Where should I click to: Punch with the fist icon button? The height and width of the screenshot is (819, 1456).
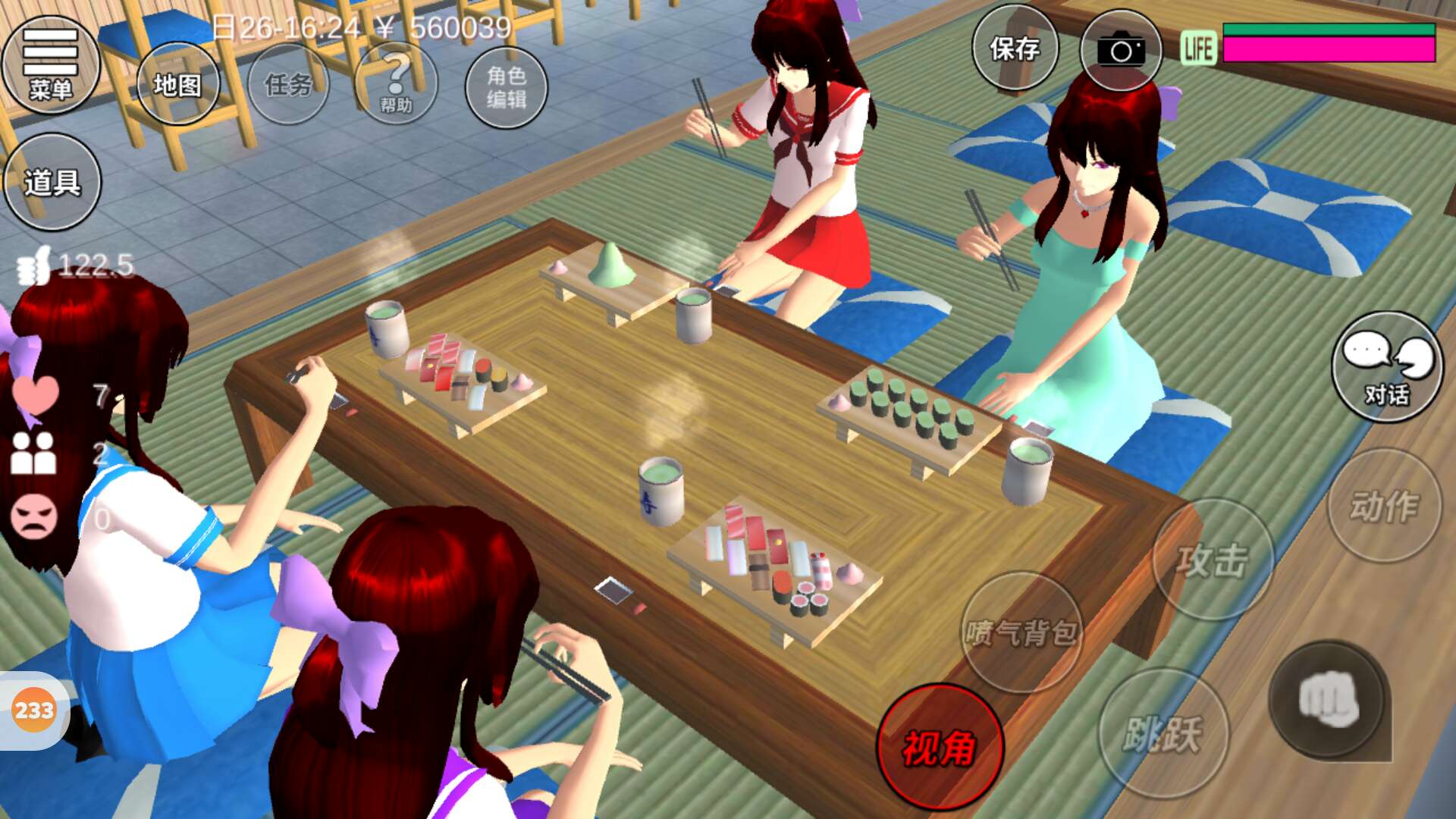coord(1327,699)
